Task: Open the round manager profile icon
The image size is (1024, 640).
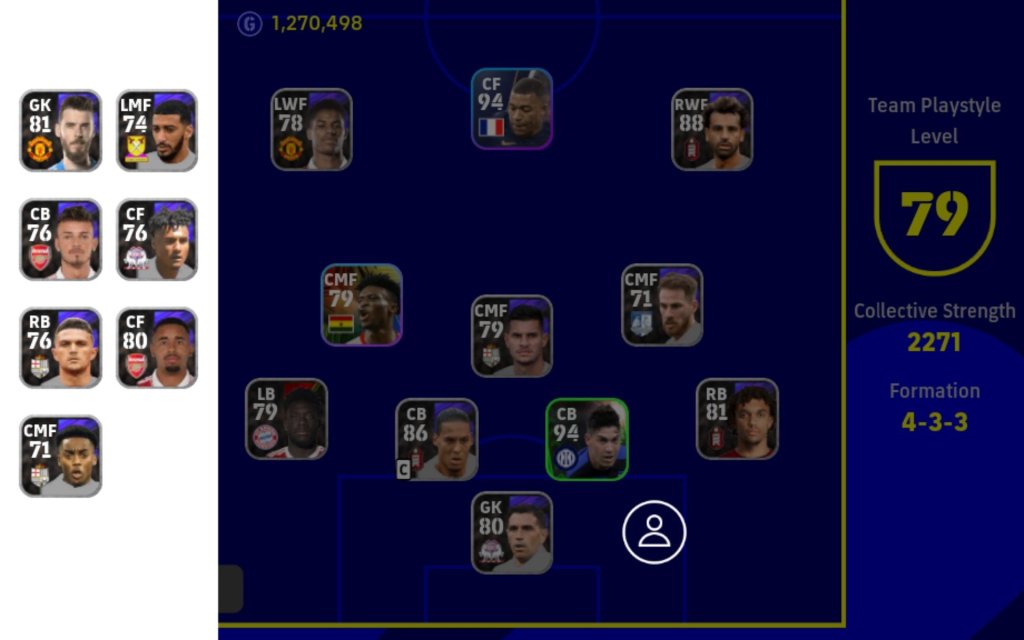Action: click(655, 532)
